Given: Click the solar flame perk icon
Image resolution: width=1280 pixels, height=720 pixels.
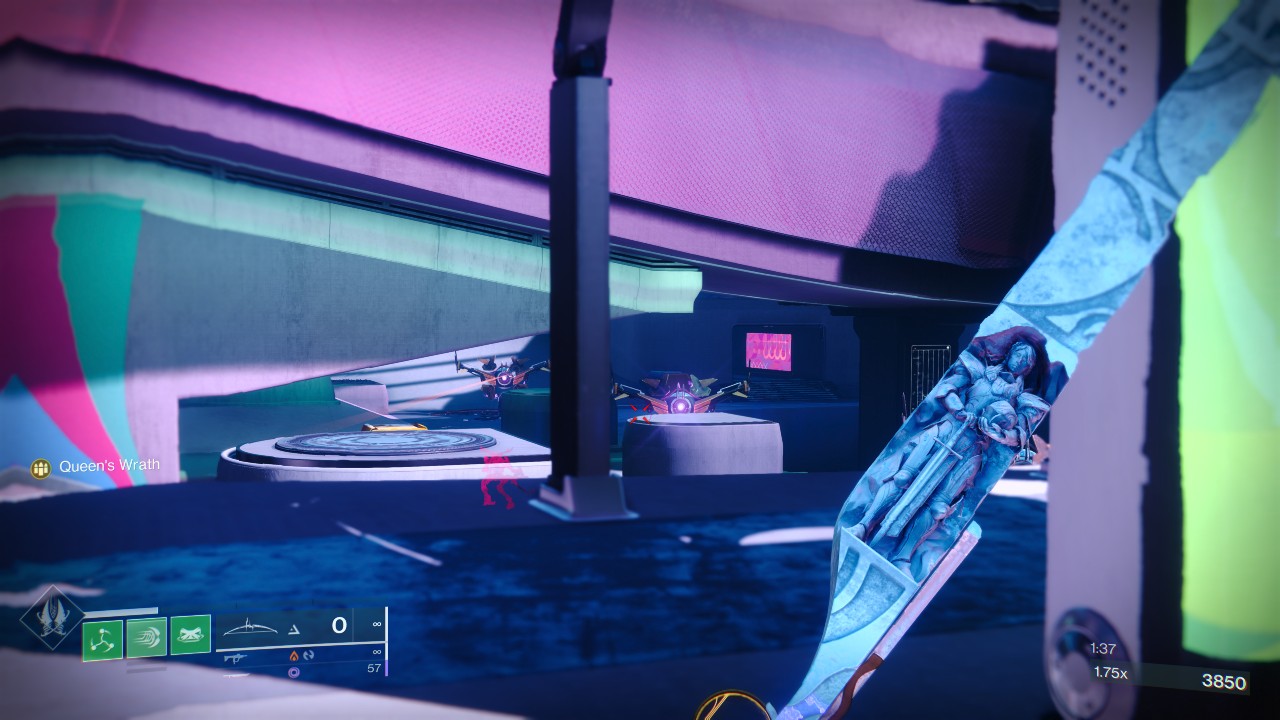Looking at the screenshot, I should (292, 655).
